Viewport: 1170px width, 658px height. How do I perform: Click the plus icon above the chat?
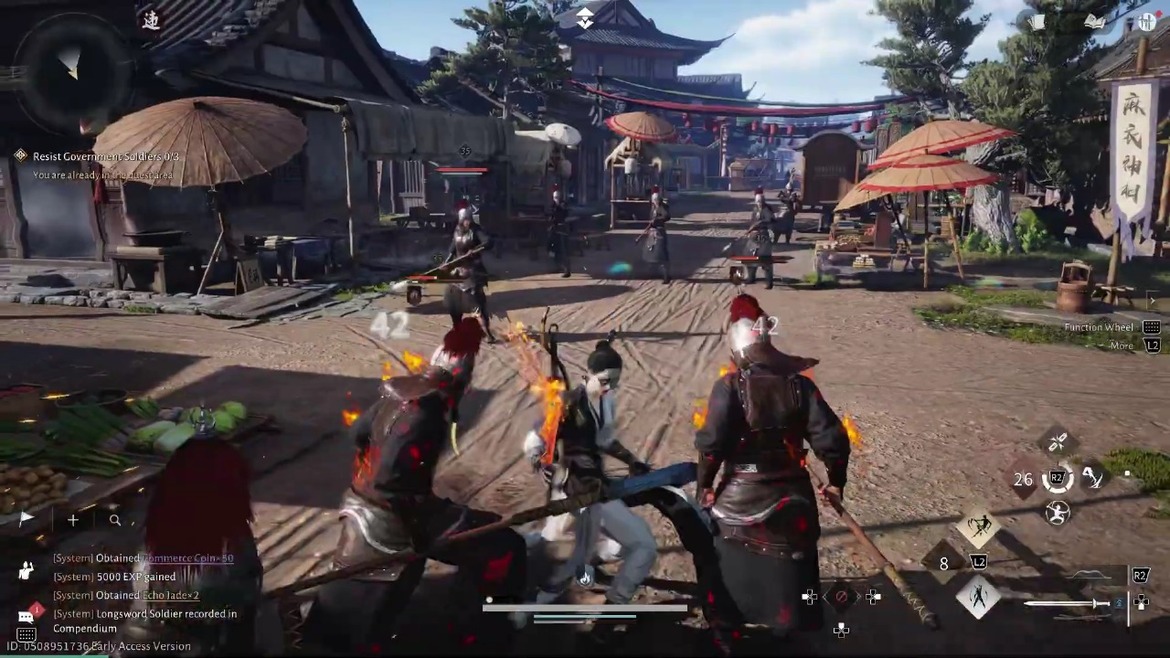coord(73,519)
